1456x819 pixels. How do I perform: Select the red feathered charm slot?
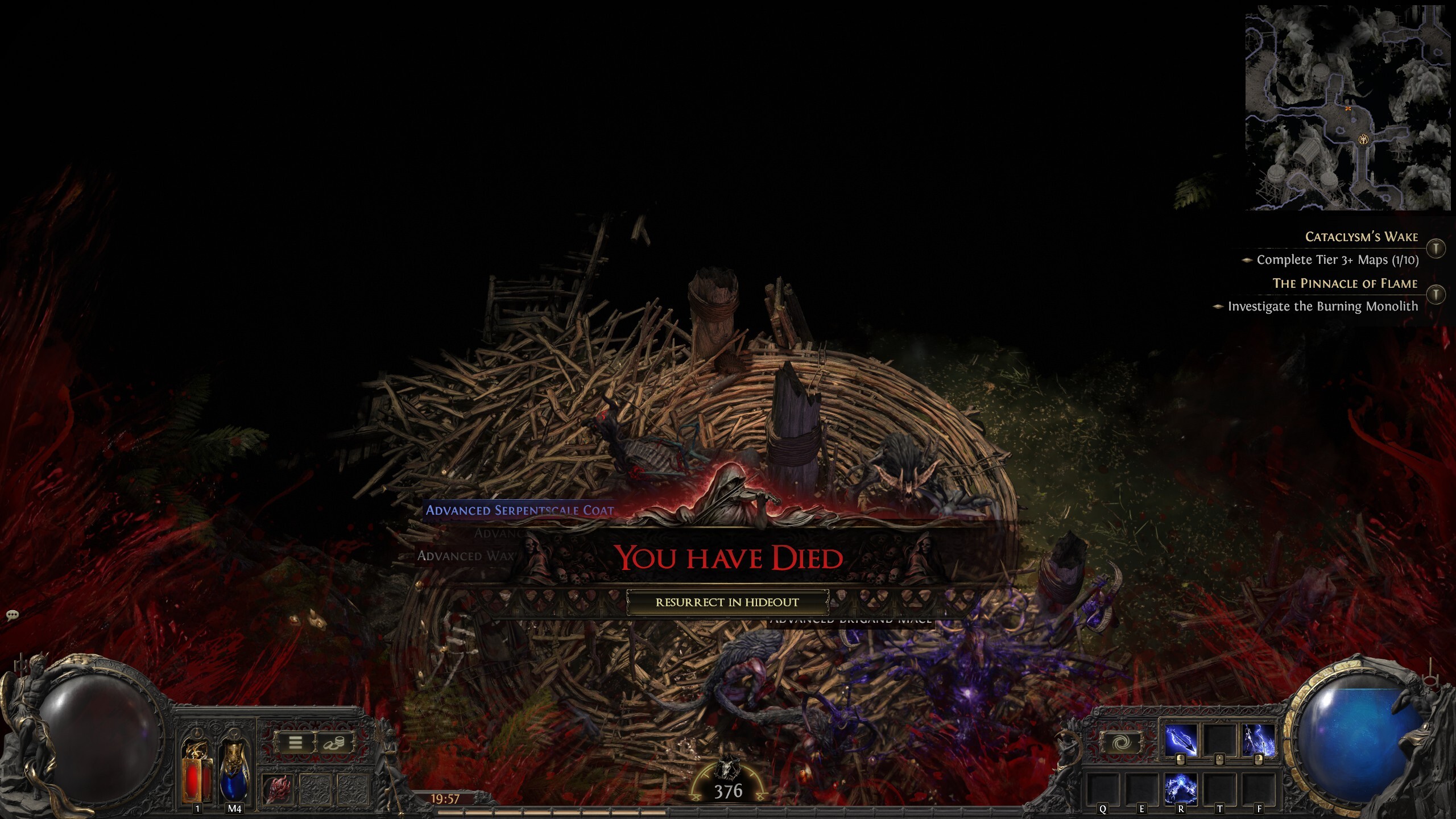(278, 789)
